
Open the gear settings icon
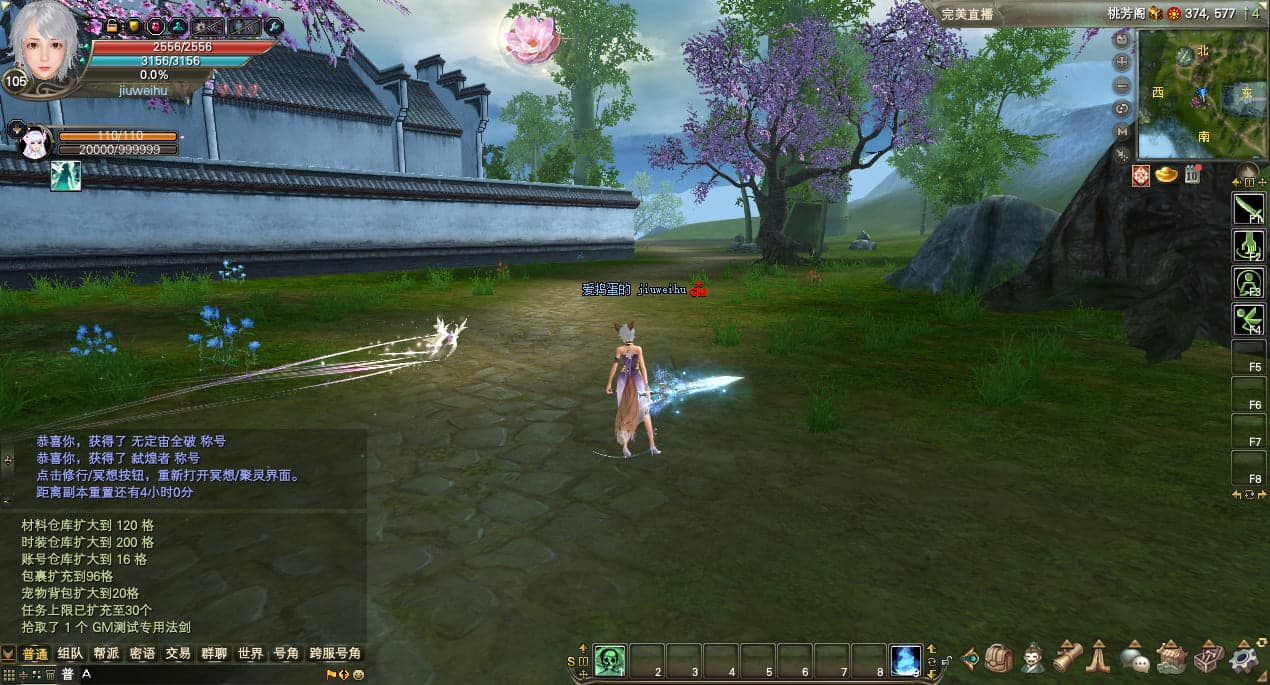pyautogui.click(x=1244, y=657)
